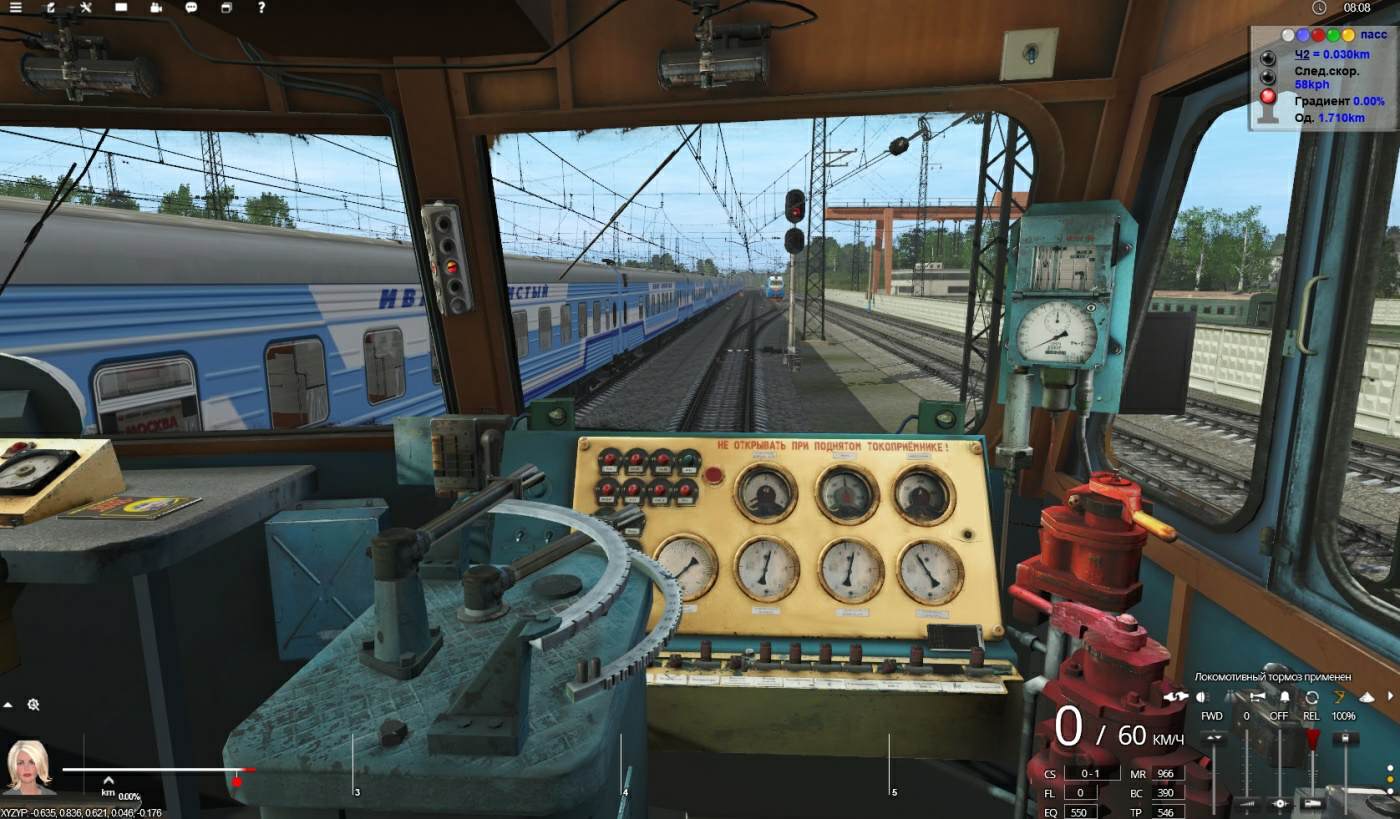Click the magnifier gear icon above the portrait
Screen dimensions: 1400x819
33,705
